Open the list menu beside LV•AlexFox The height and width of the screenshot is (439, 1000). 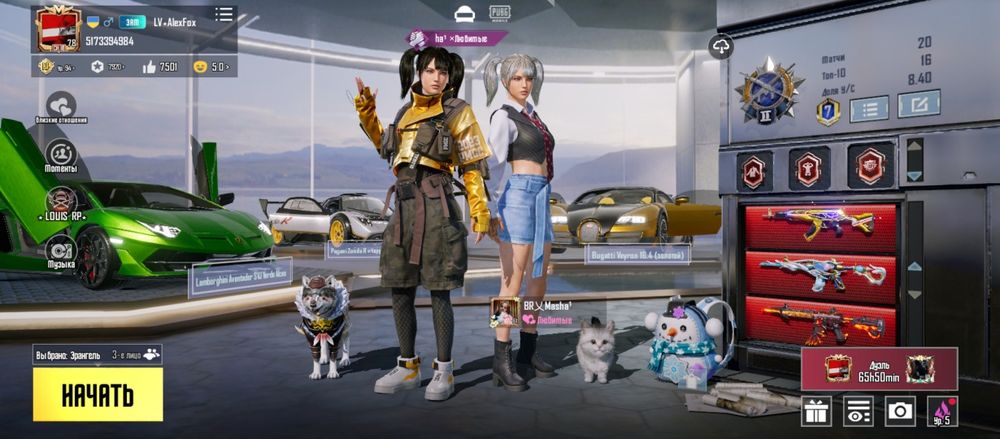(224, 14)
